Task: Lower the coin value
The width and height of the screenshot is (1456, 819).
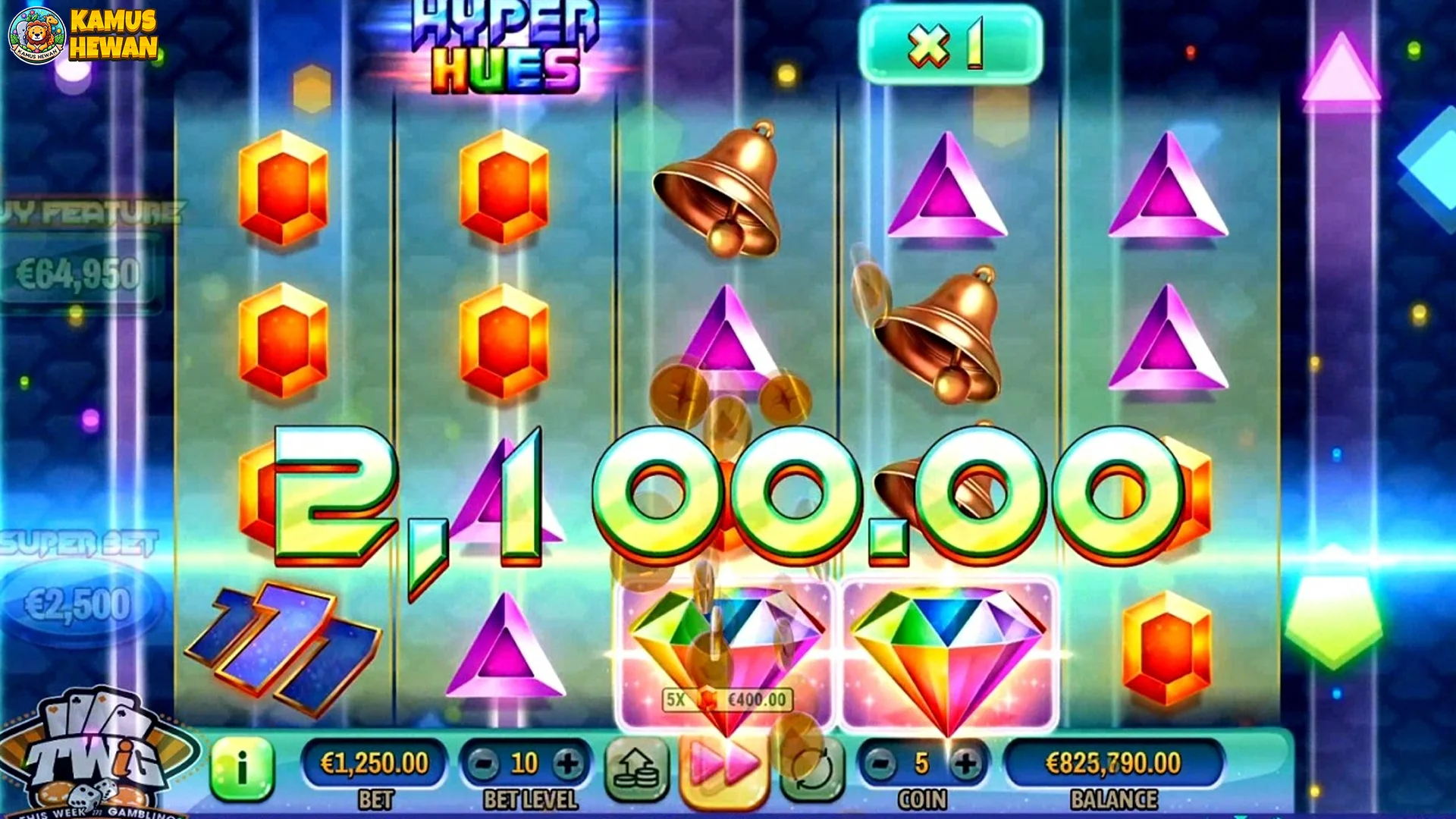Action: point(880,764)
